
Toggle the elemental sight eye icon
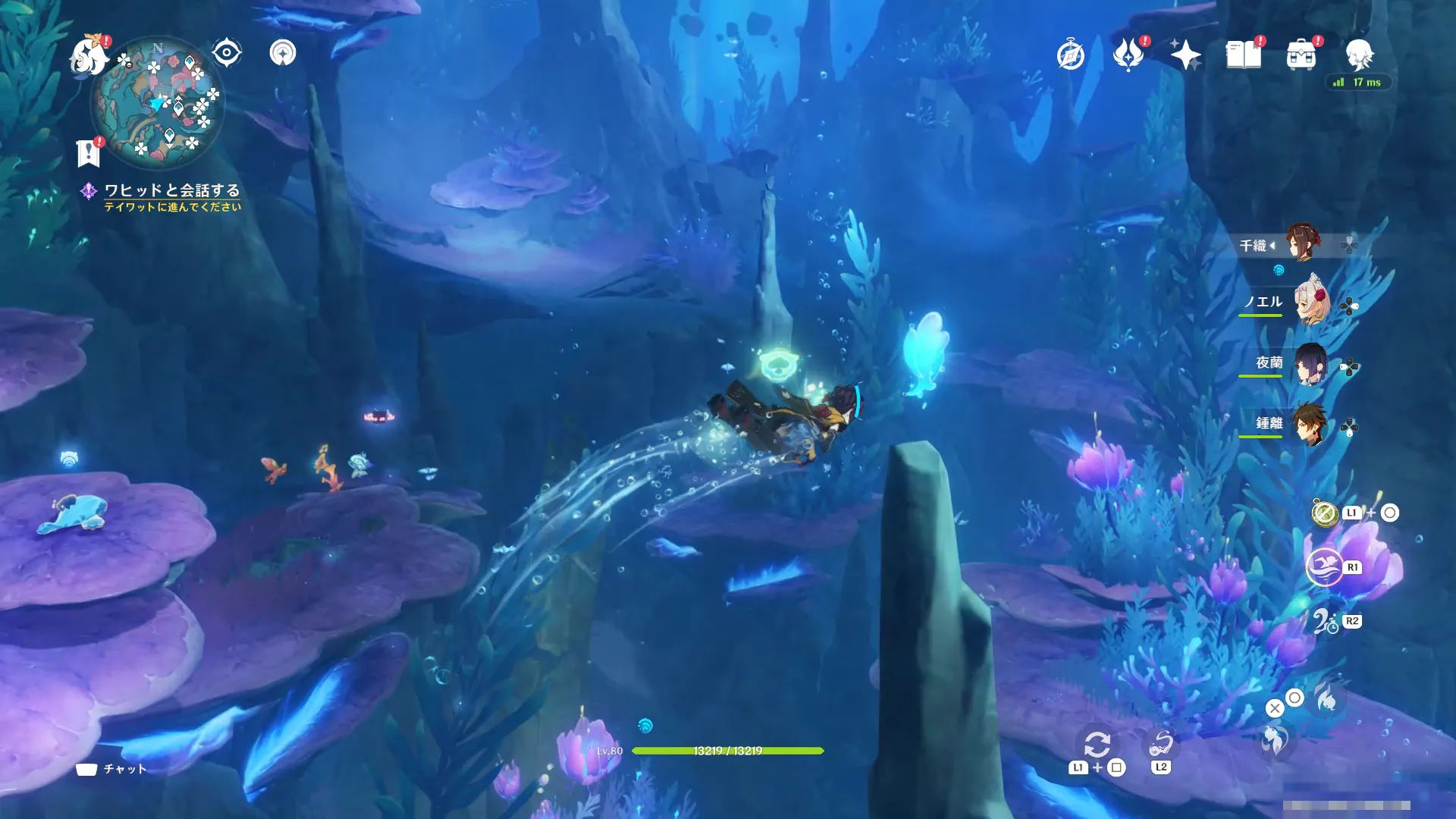point(226,53)
